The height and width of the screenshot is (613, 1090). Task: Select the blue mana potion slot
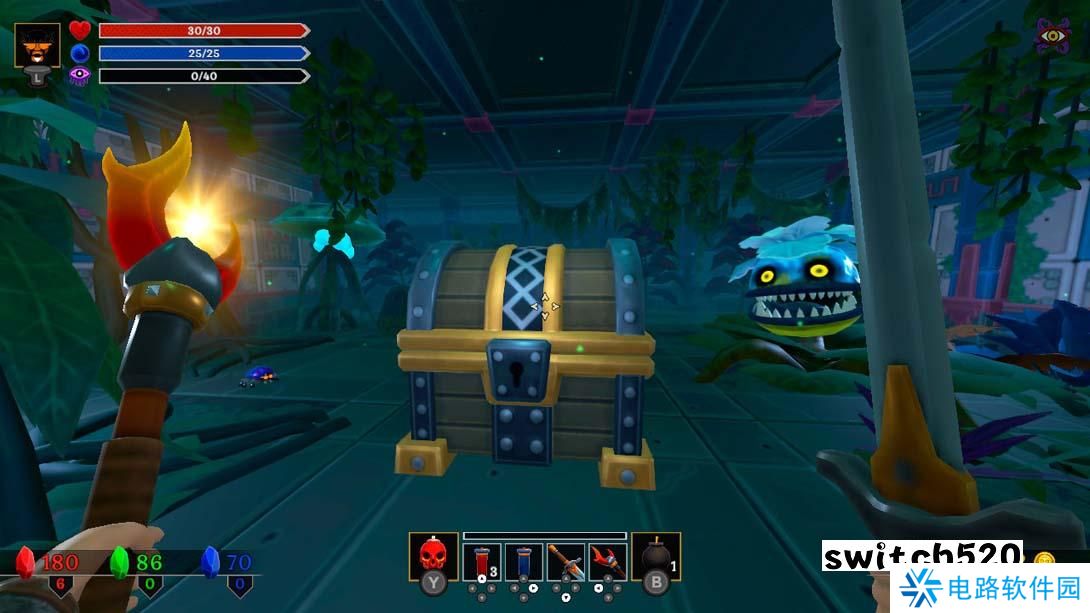(523, 558)
